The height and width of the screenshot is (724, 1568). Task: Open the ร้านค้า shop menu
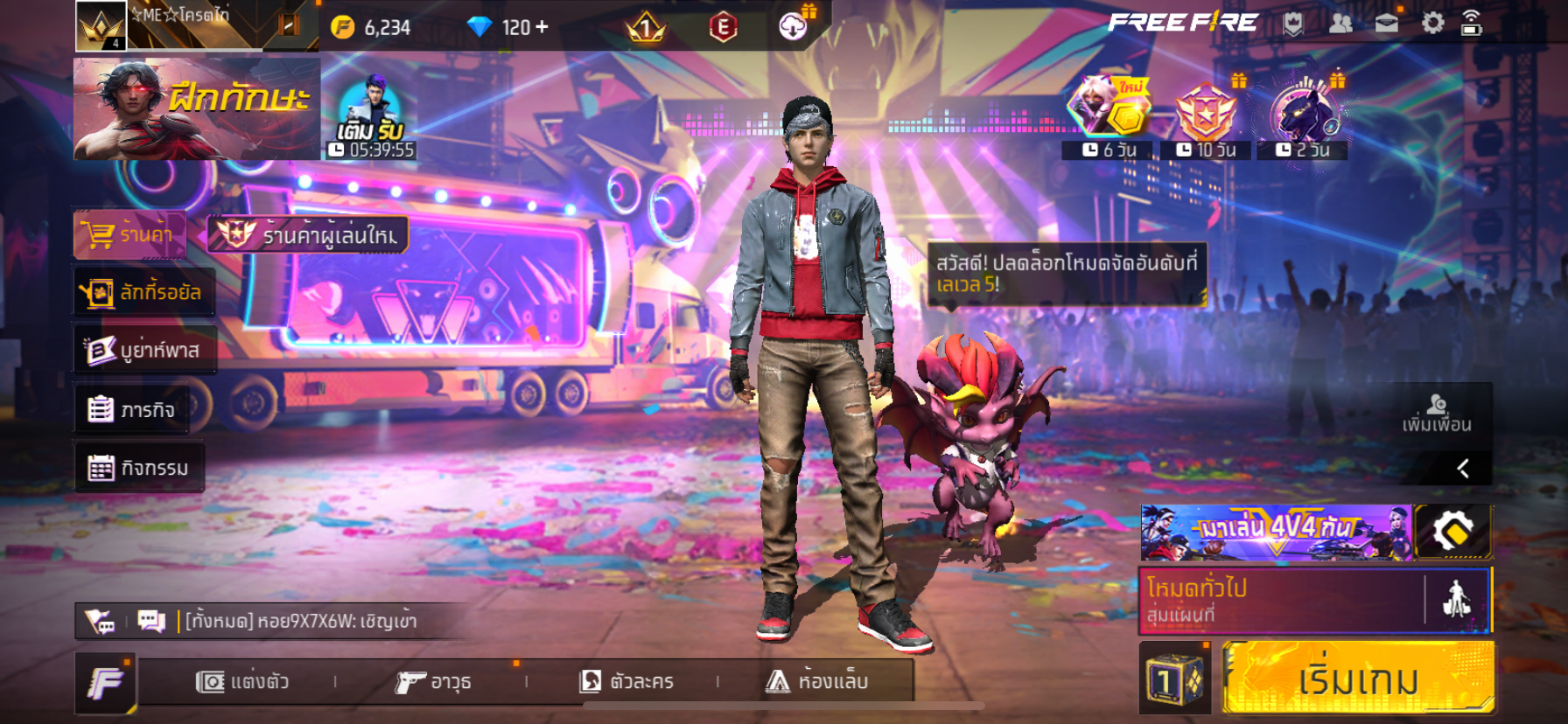coord(129,234)
